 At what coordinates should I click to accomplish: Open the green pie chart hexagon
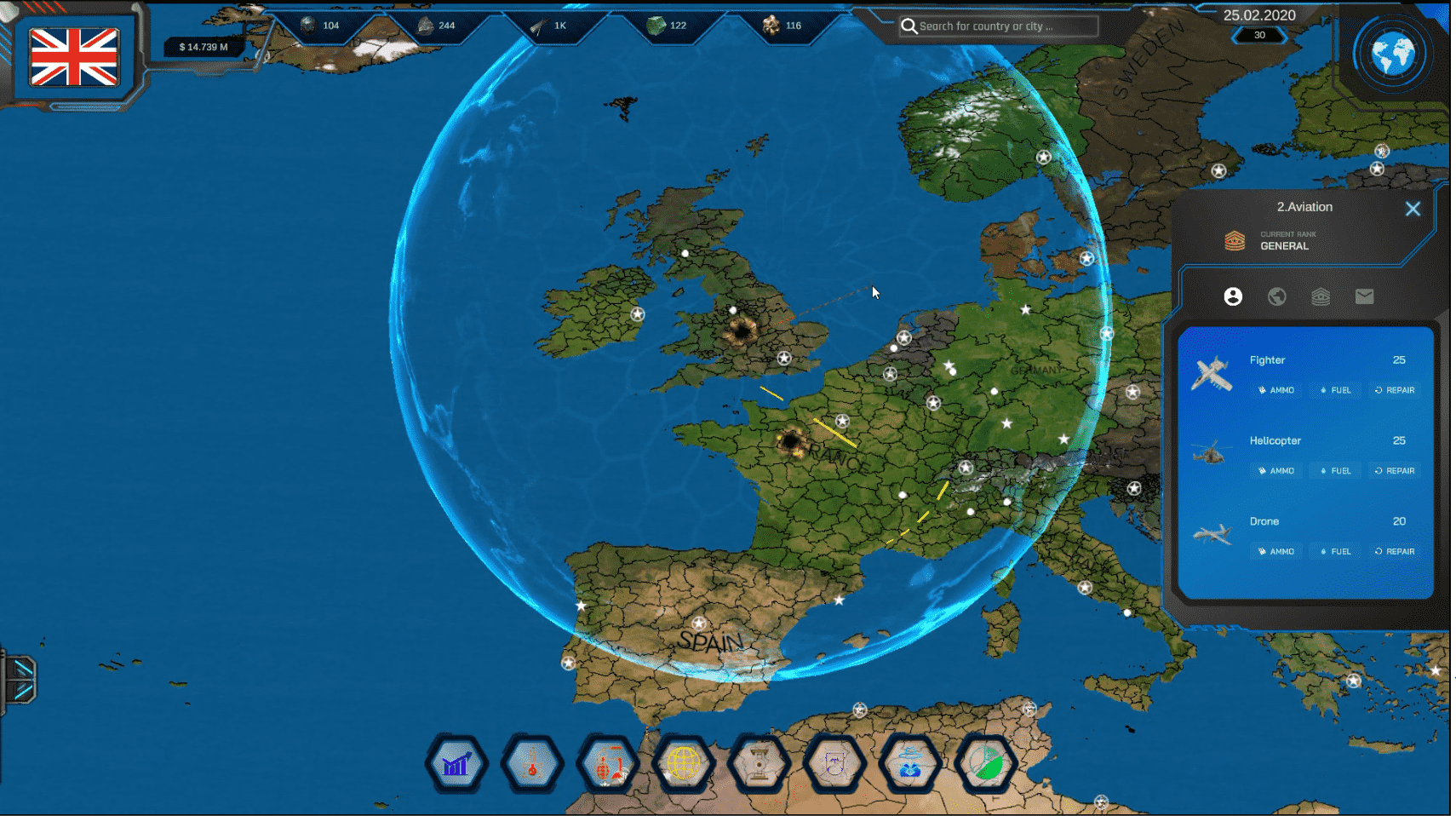(x=986, y=764)
